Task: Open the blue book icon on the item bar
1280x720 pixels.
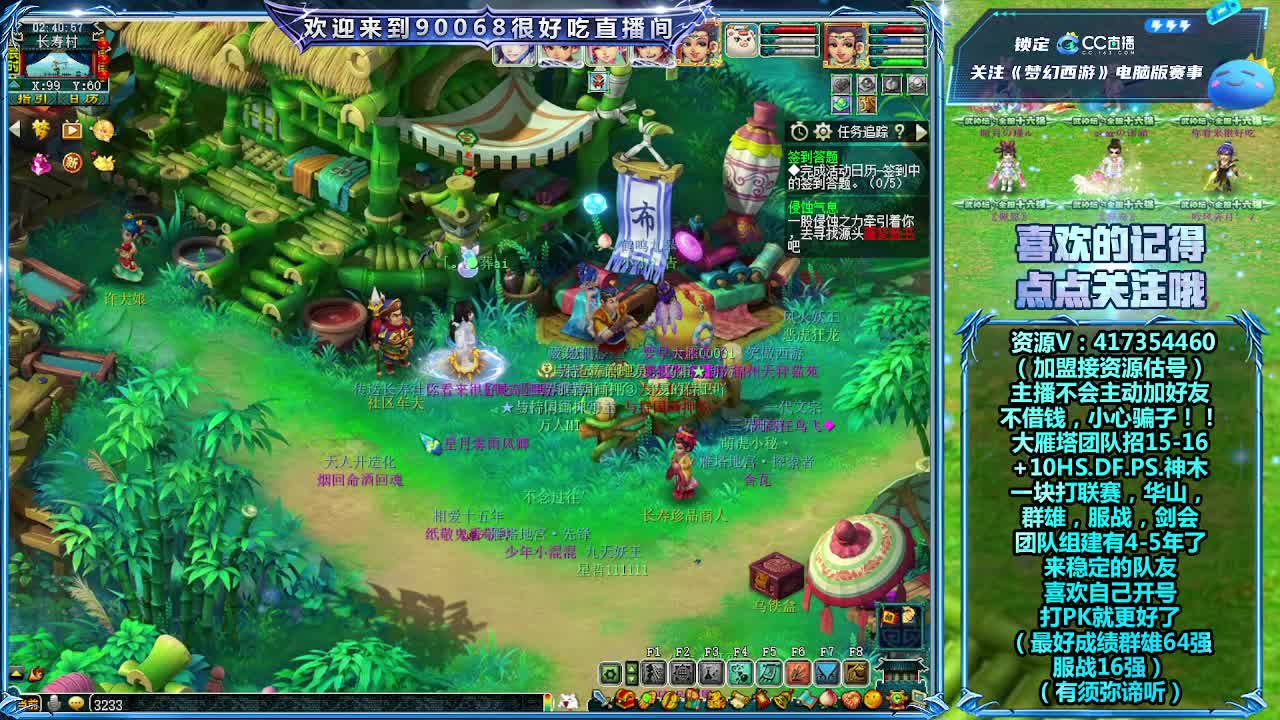Action: pos(807,699)
